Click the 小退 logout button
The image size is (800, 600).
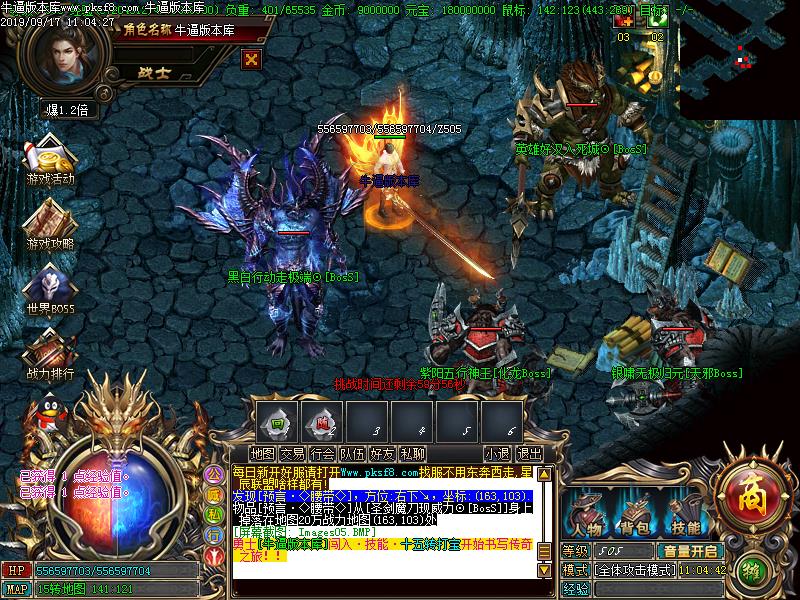(497, 454)
